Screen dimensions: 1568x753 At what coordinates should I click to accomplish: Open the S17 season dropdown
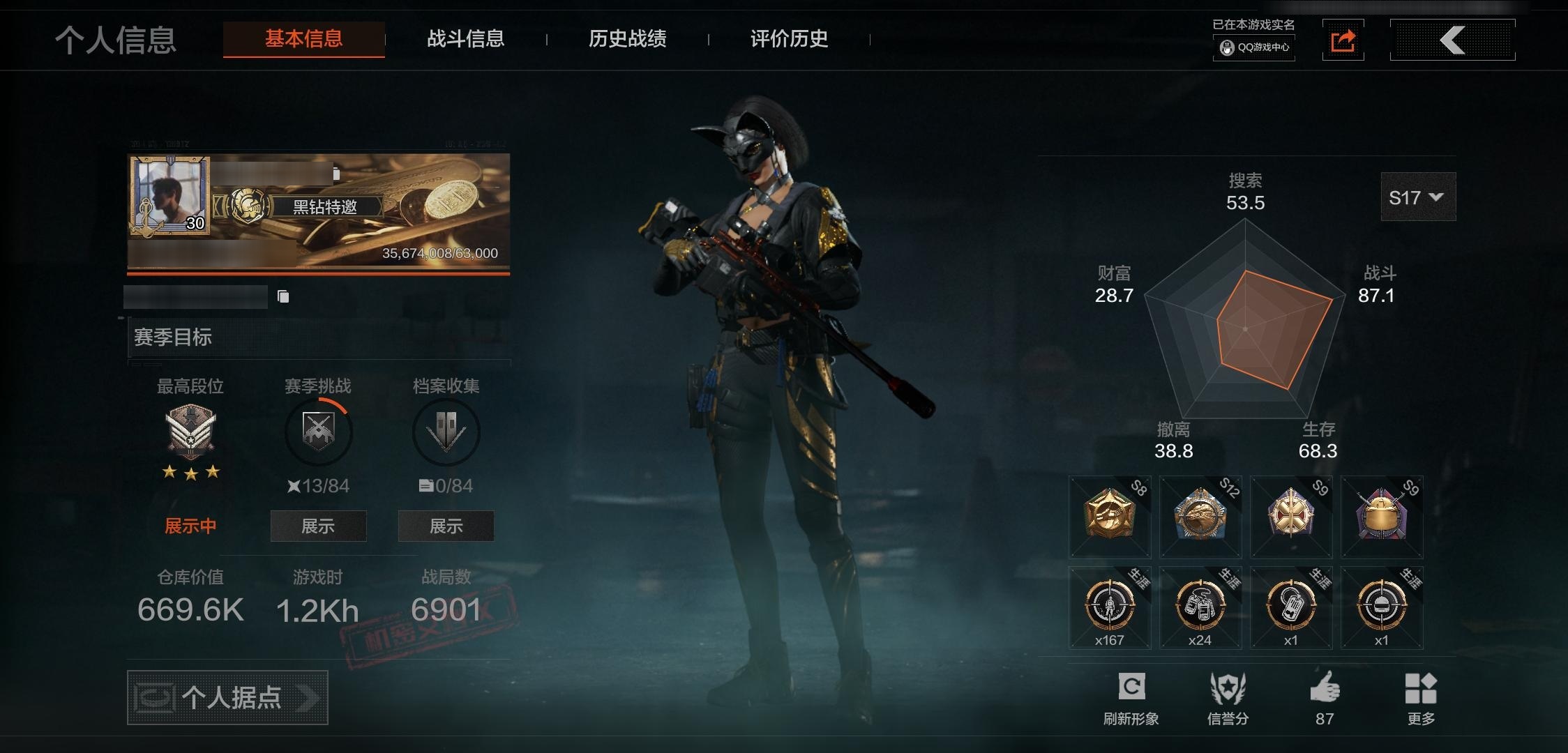coord(1417,197)
